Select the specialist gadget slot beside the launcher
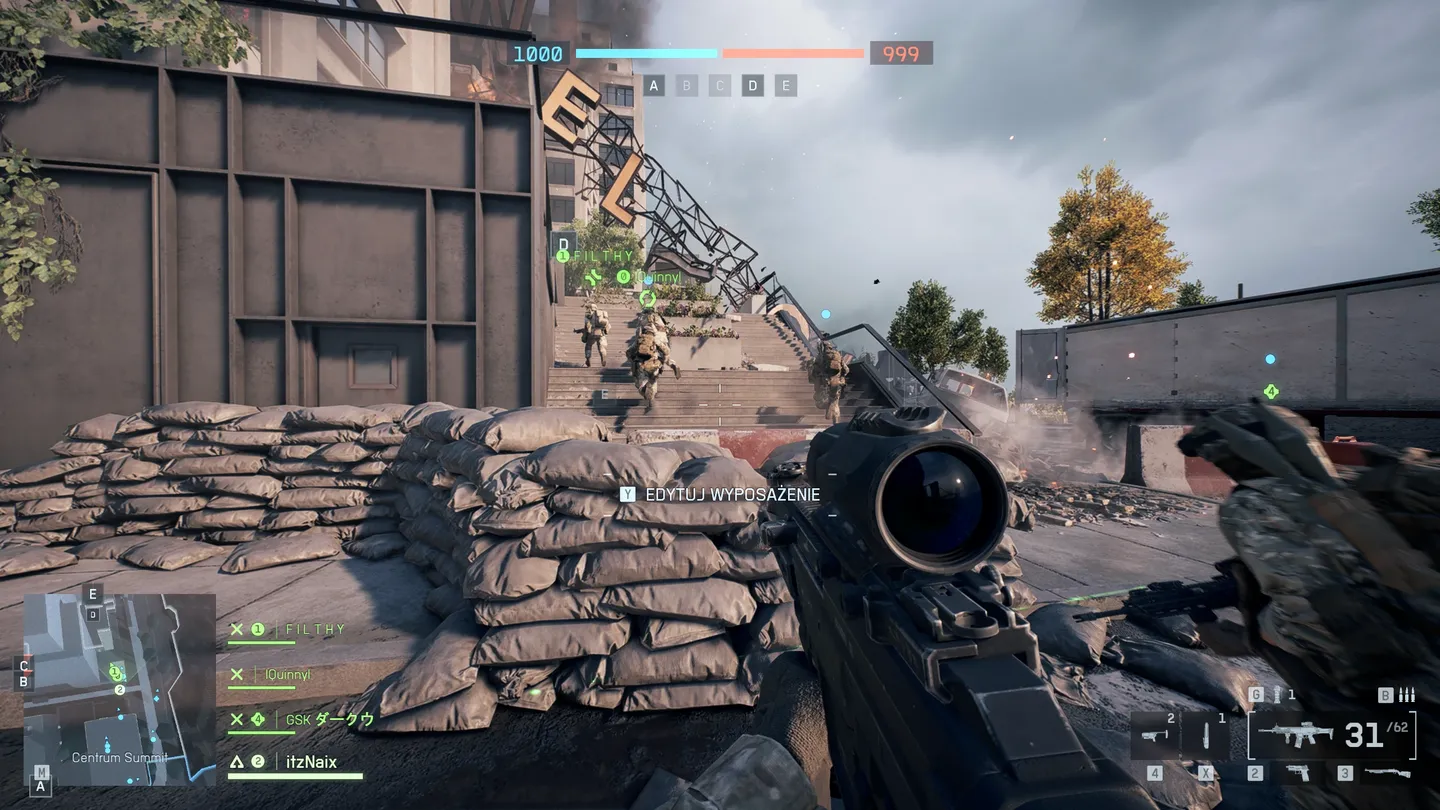Viewport: 1440px width, 810px height. click(x=1207, y=736)
